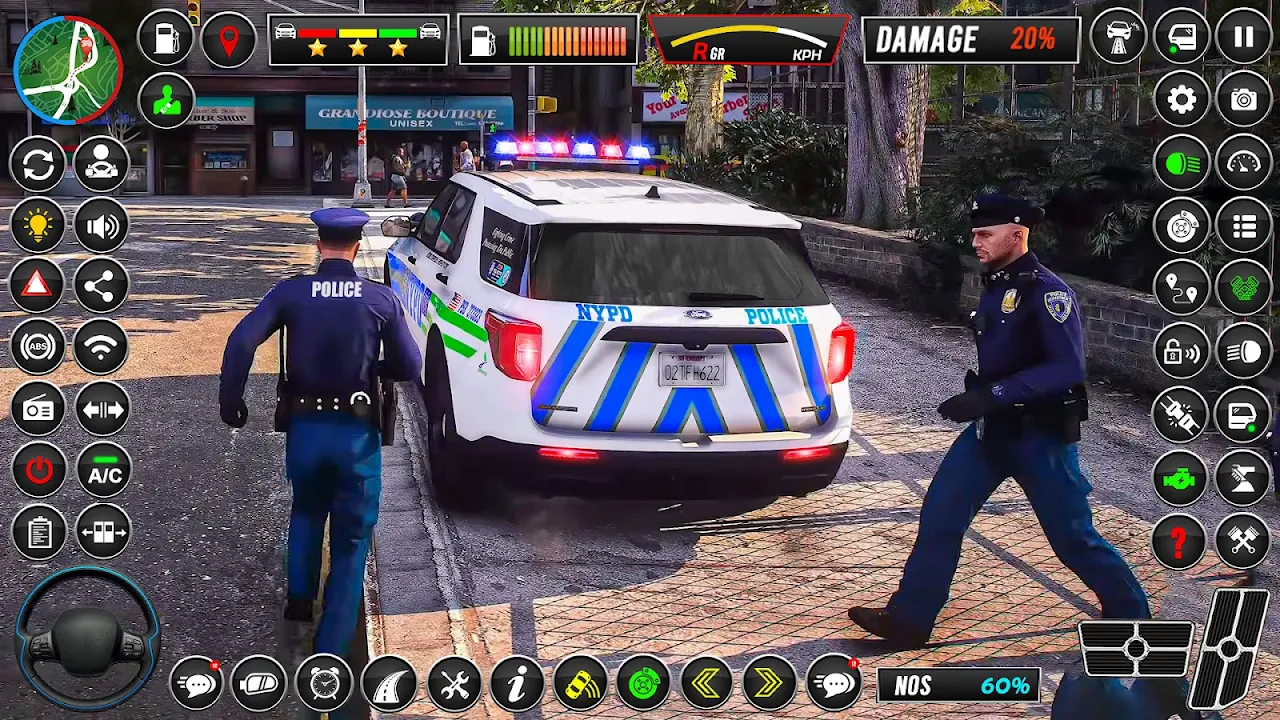
Task: Tap the camera icon
Action: (x=1243, y=99)
